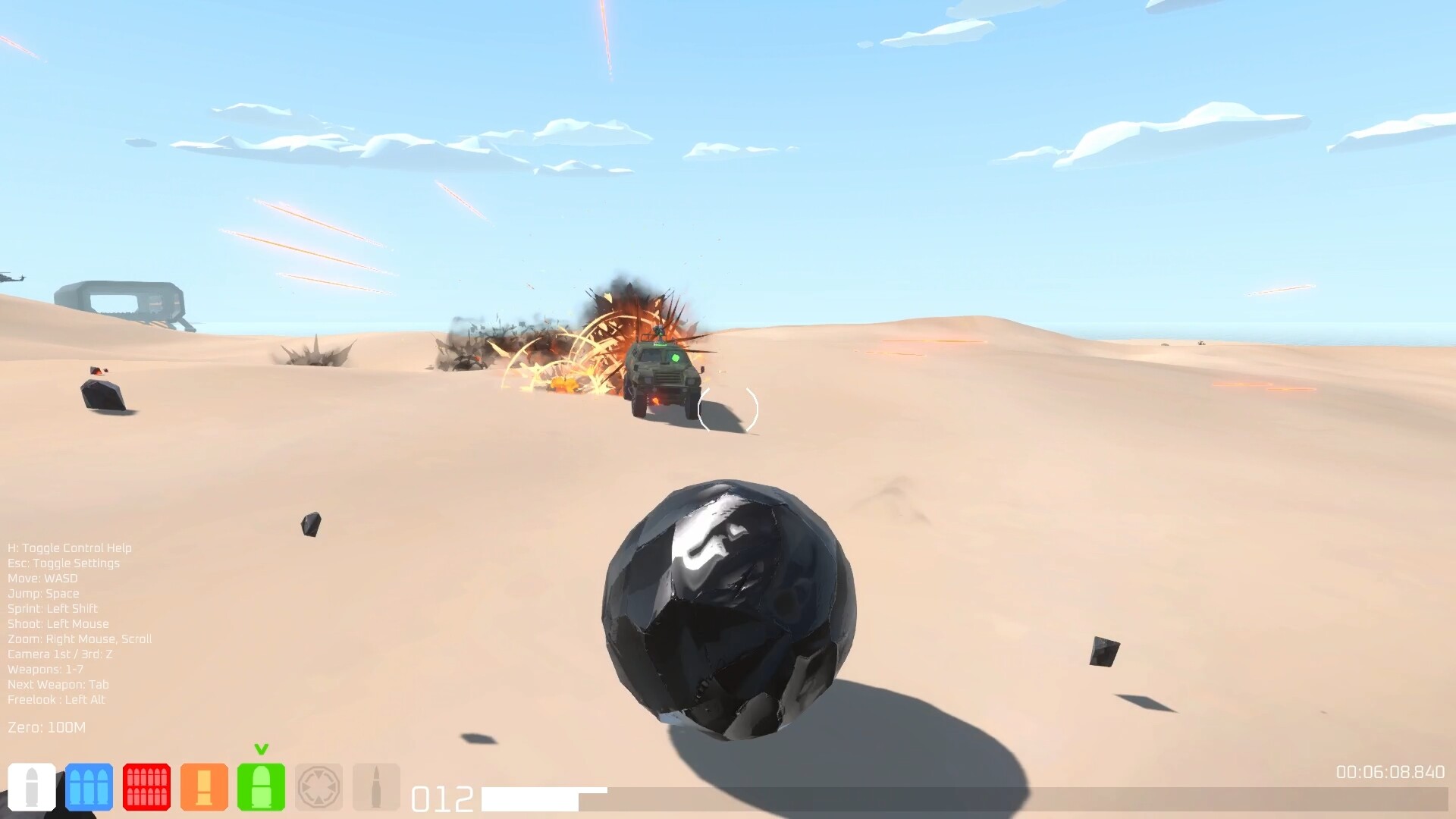Toggle Camera 1st / 3rd entry
The height and width of the screenshot is (819, 1456).
pyautogui.click(x=58, y=654)
